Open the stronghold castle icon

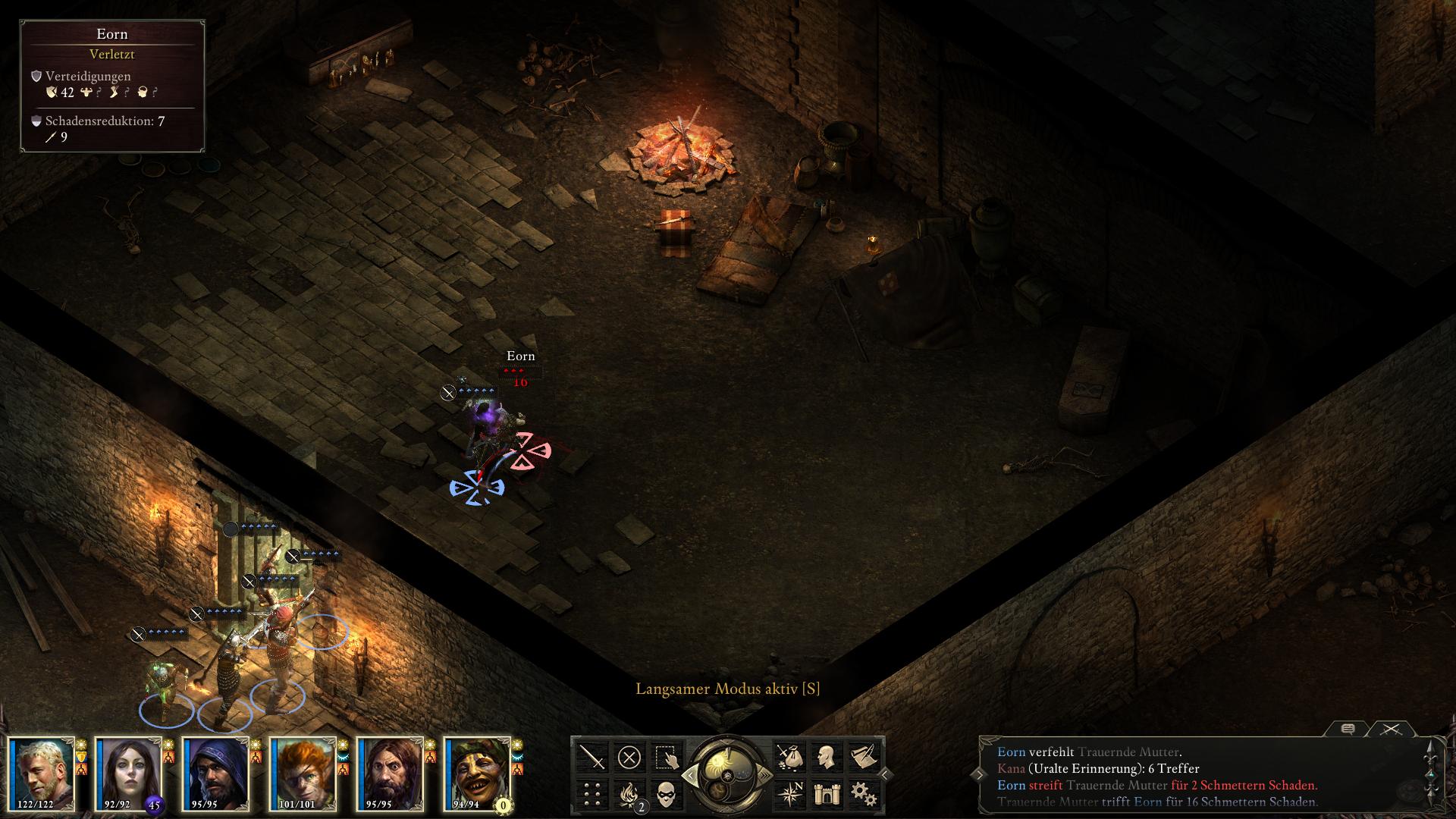(827, 794)
